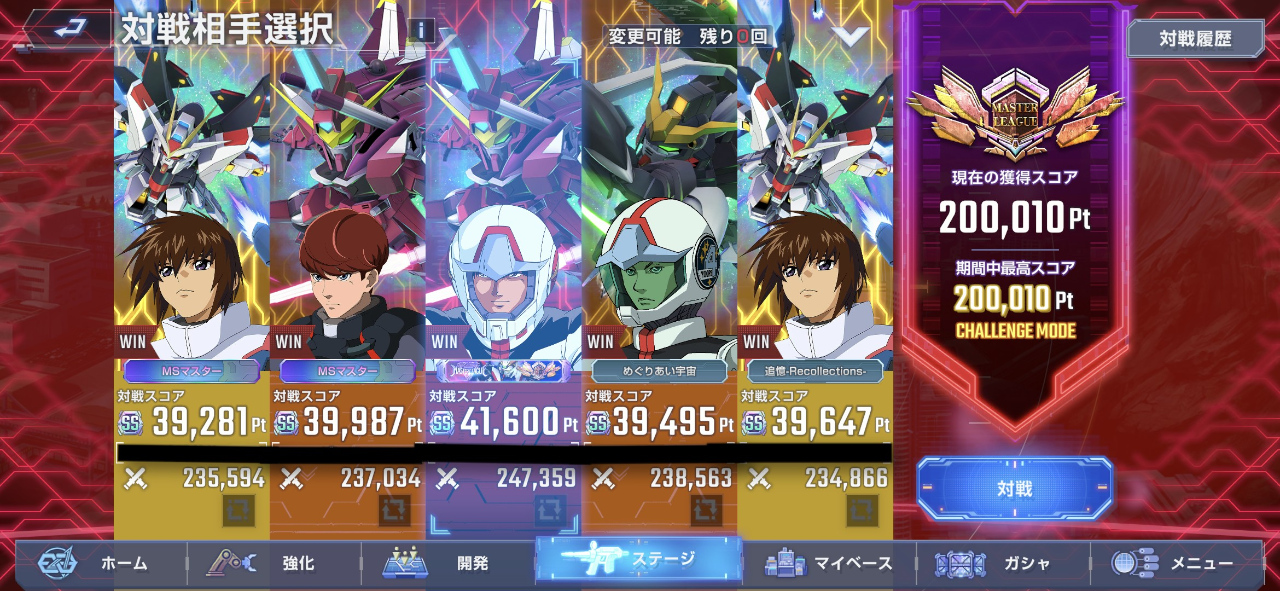Viewport: 1280px width, 591px height.
Task: Go back using the return arrow button
Action: point(68,29)
